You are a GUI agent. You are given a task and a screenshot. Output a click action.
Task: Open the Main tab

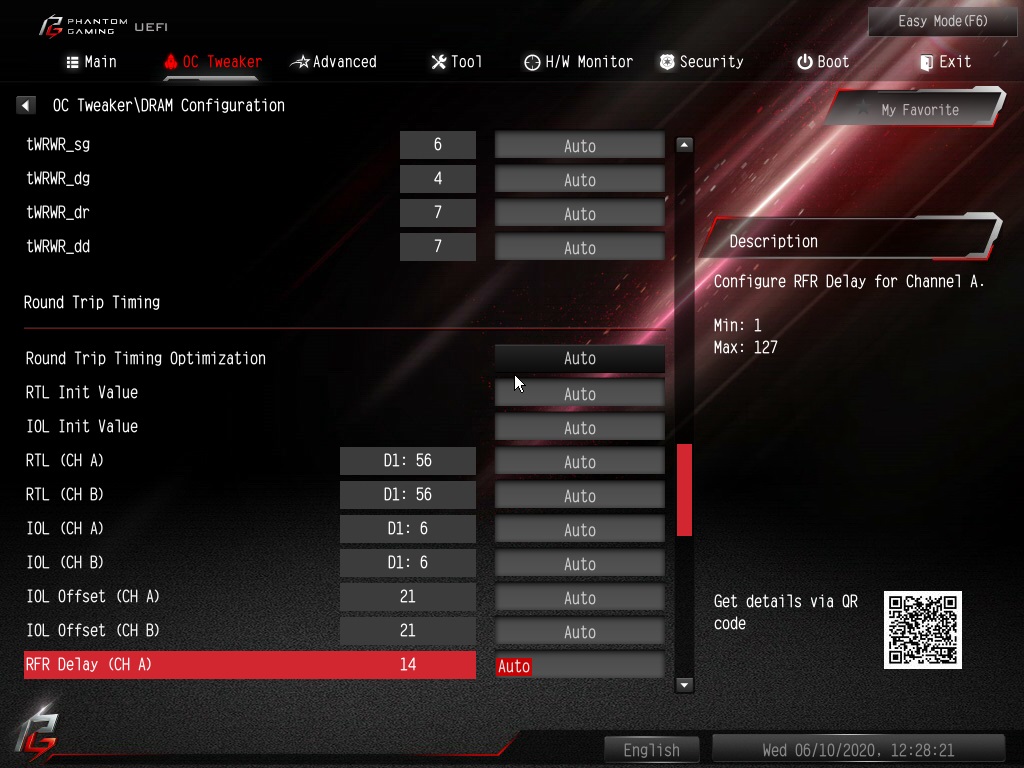(91, 62)
